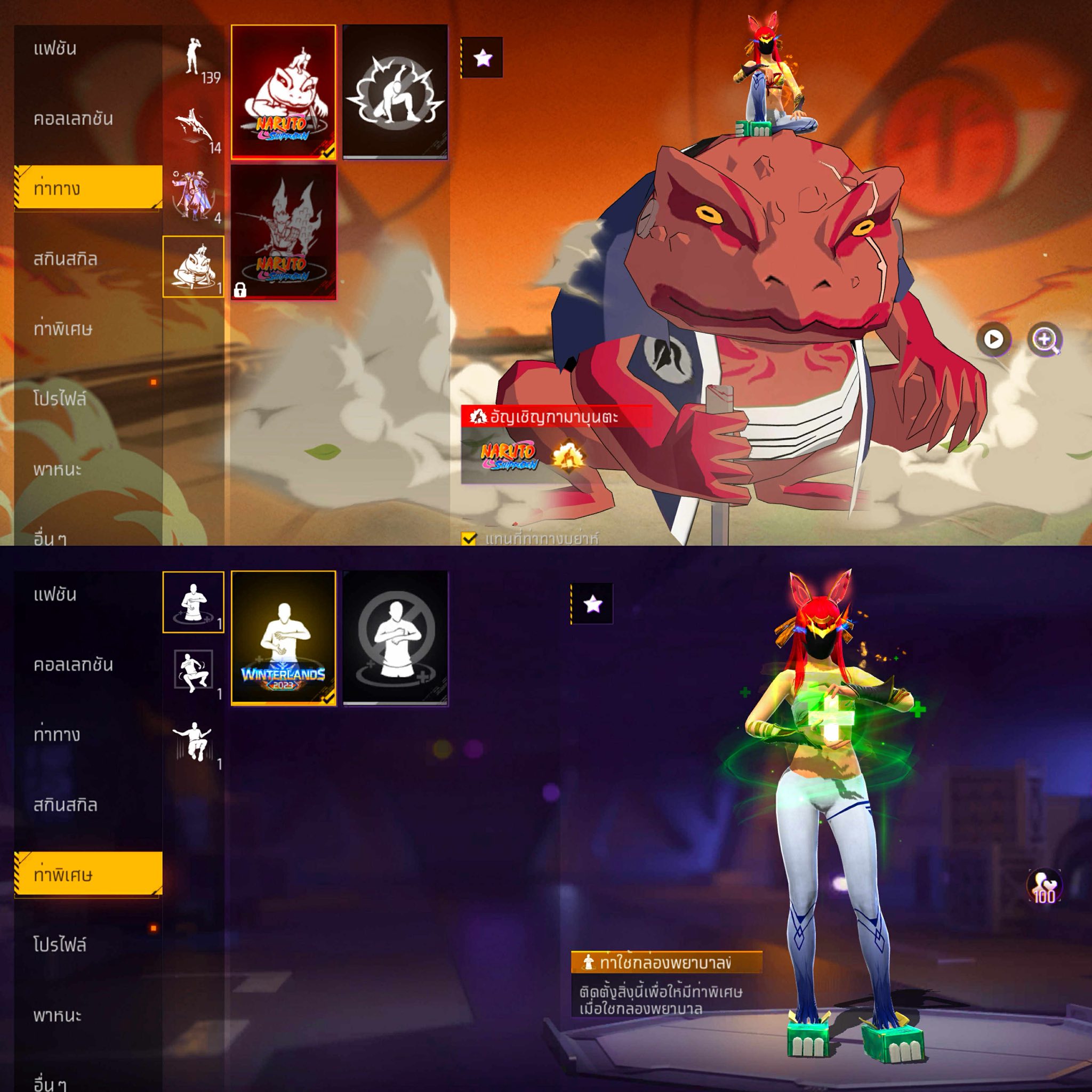
Task: Select the highlighted yellow ท่าพิเศษ tab
Action: [x=88, y=874]
